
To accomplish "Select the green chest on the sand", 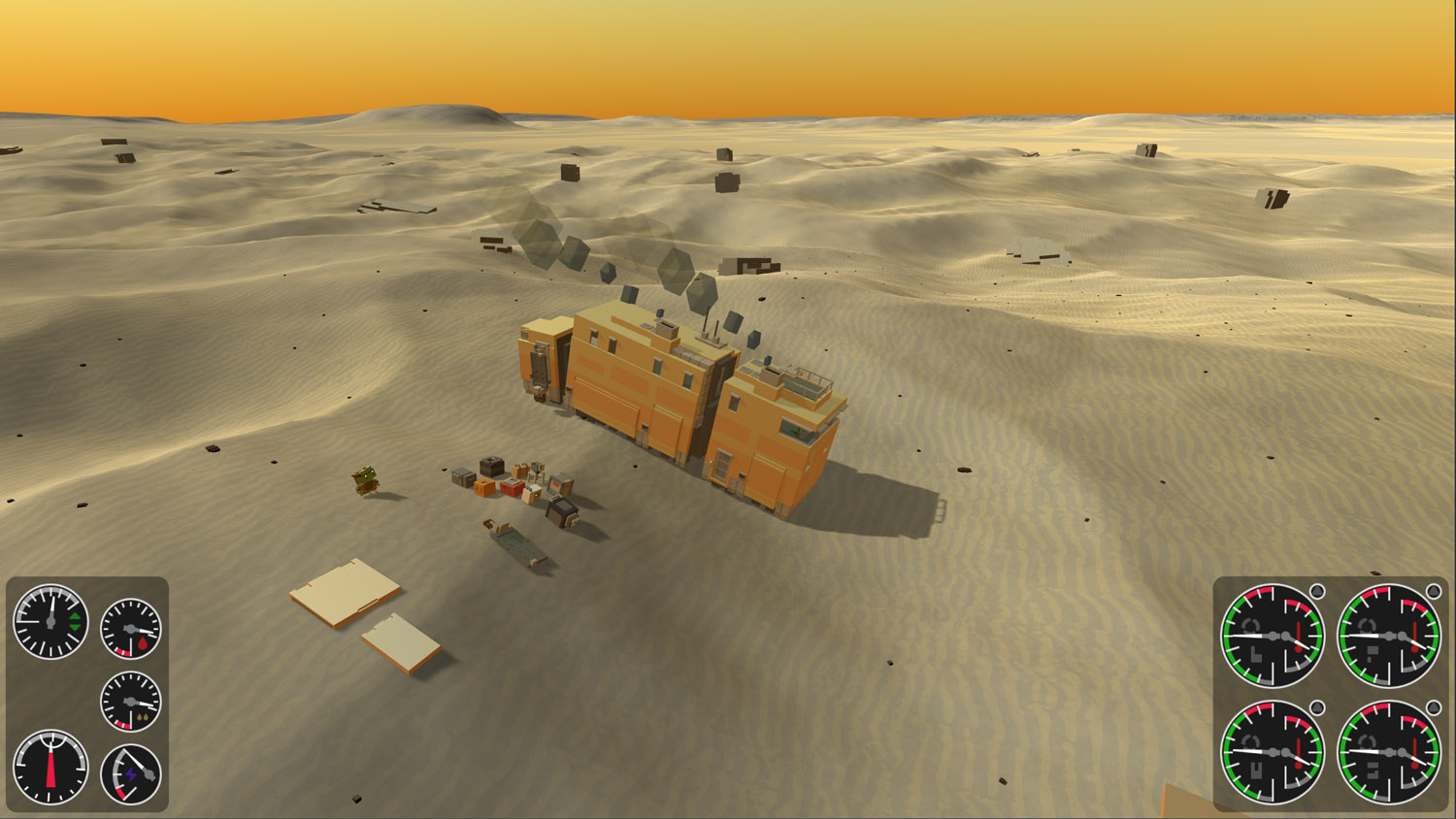I will tap(365, 479).
